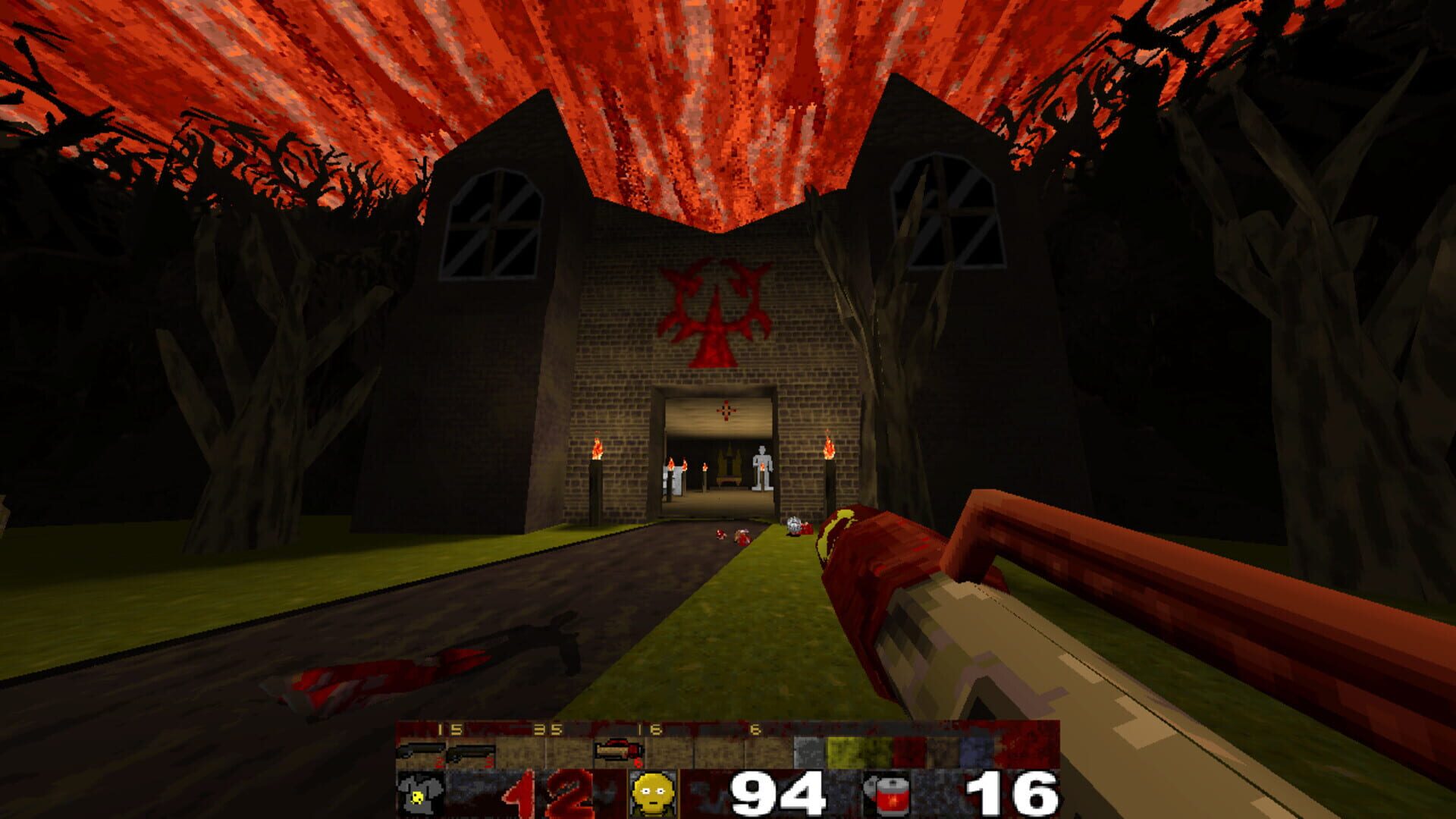The width and height of the screenshot is (1456, 819).
Task: Click the gray armor vest icon
Action: [419, 793]
